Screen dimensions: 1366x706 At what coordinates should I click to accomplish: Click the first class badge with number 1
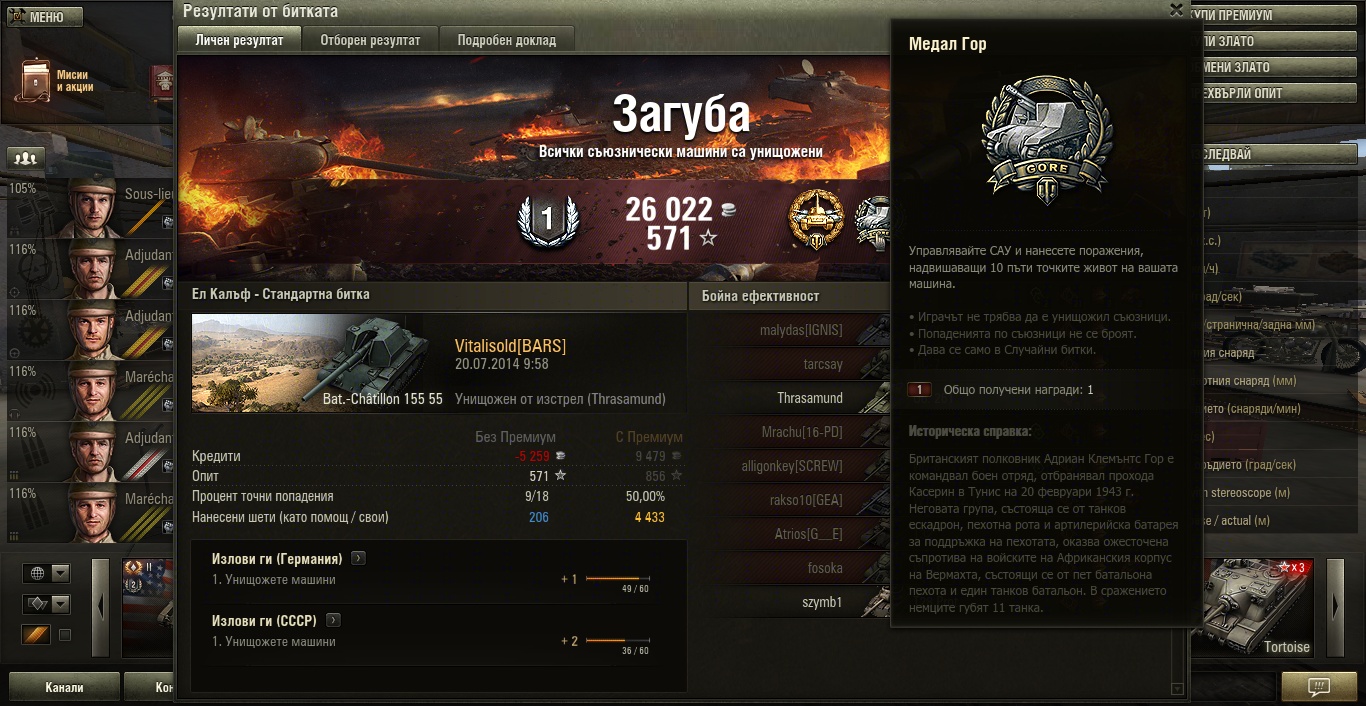547,219
